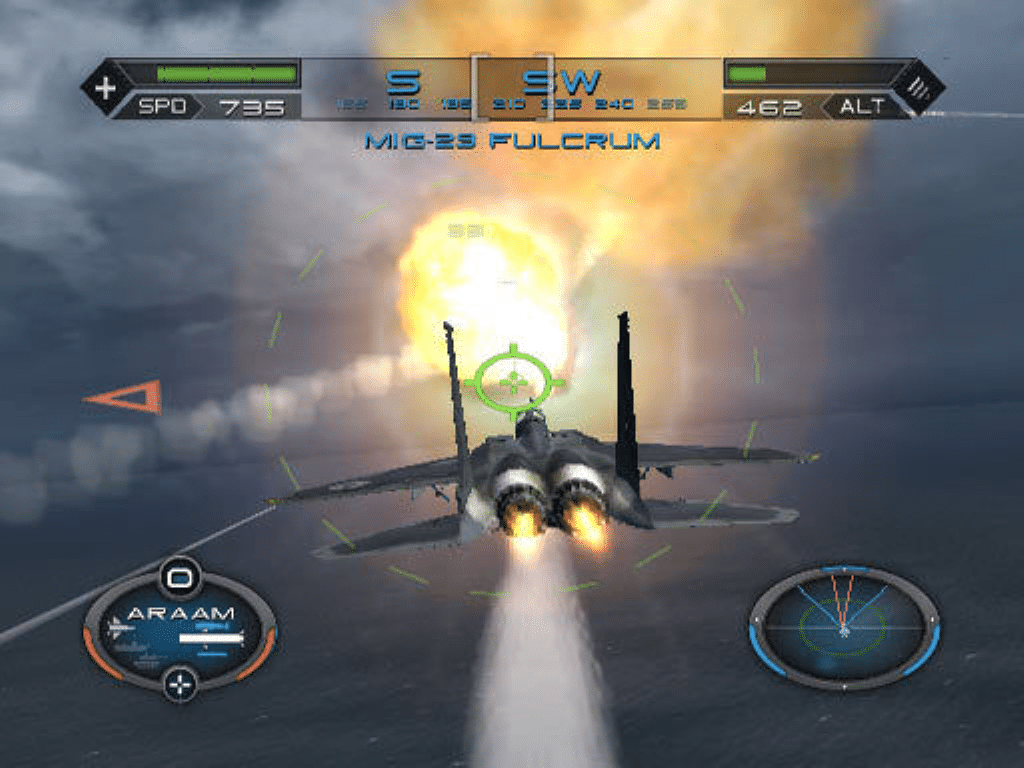Select the ARAAM missile weapon panel
The width and height of the screenshot is (1024, 768).
click(x=180, y=630)
